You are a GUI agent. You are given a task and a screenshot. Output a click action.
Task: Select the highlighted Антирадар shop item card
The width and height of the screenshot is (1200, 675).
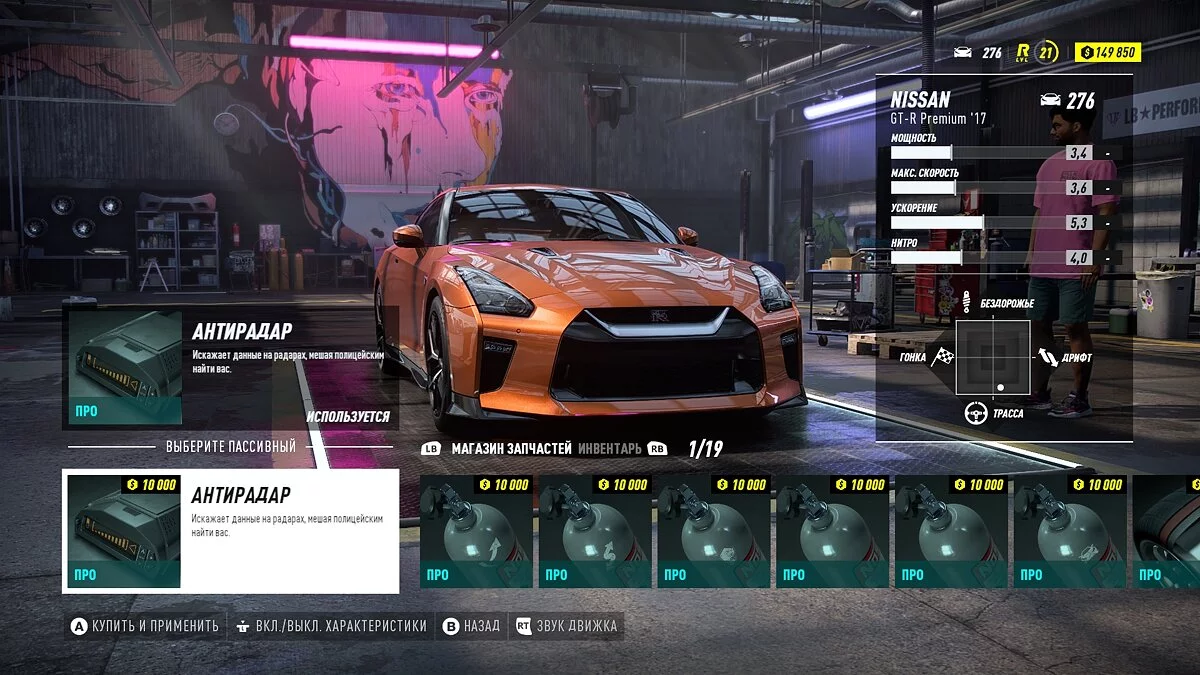pyautogui.click(x=231, y=531)
